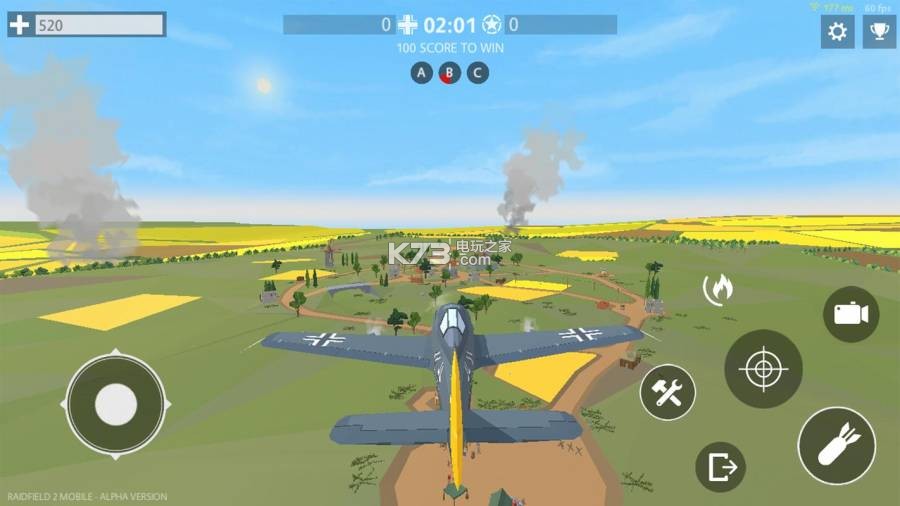Image resolution: width=900 pixels, height=506 pixels.
Task: Show the trophy leaderboard
Action: (x=879, y=32)
